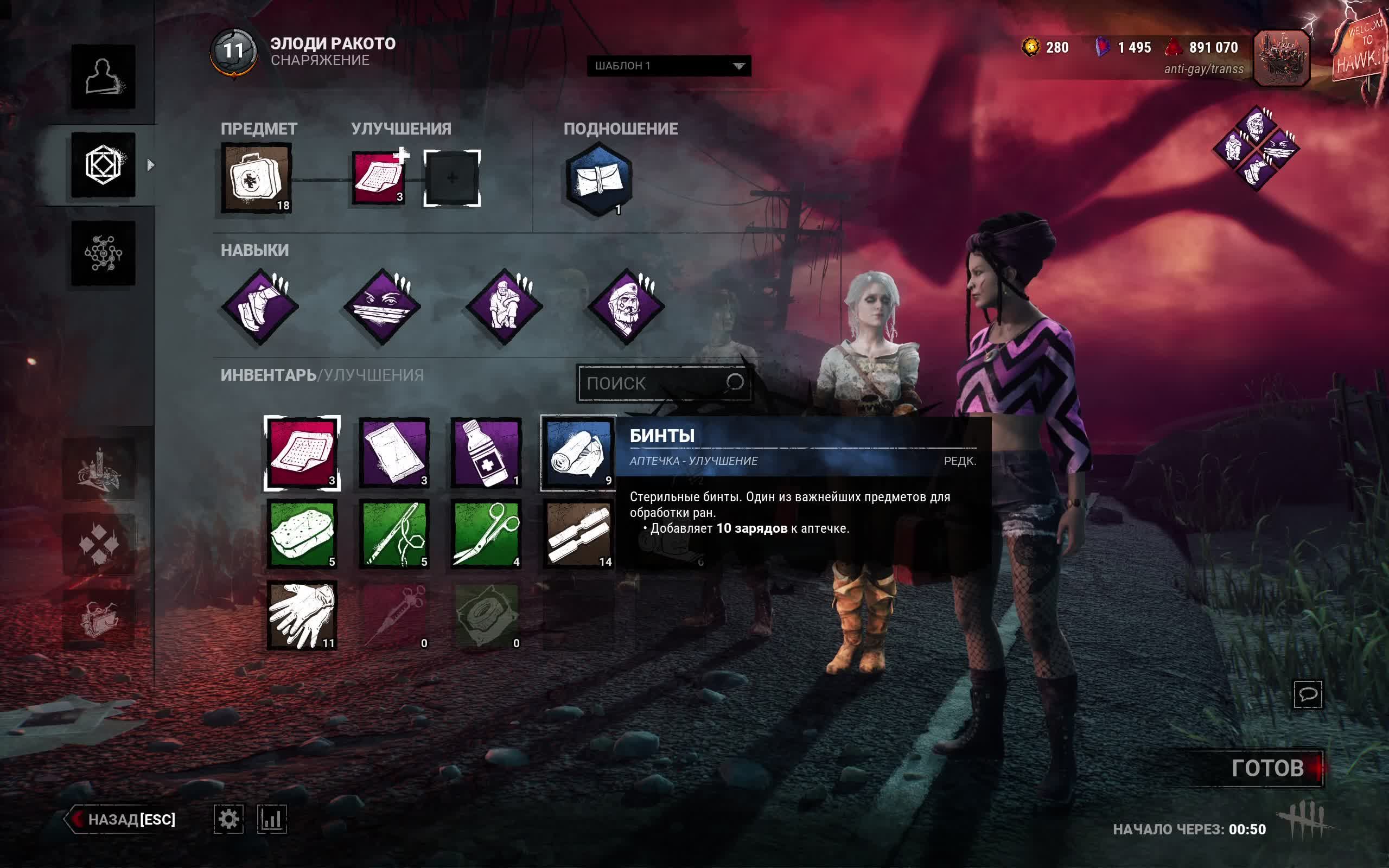This screenshot has height=868, width=1389.
Task: Click the ПОИСК search field
Action: click(654, 383)
